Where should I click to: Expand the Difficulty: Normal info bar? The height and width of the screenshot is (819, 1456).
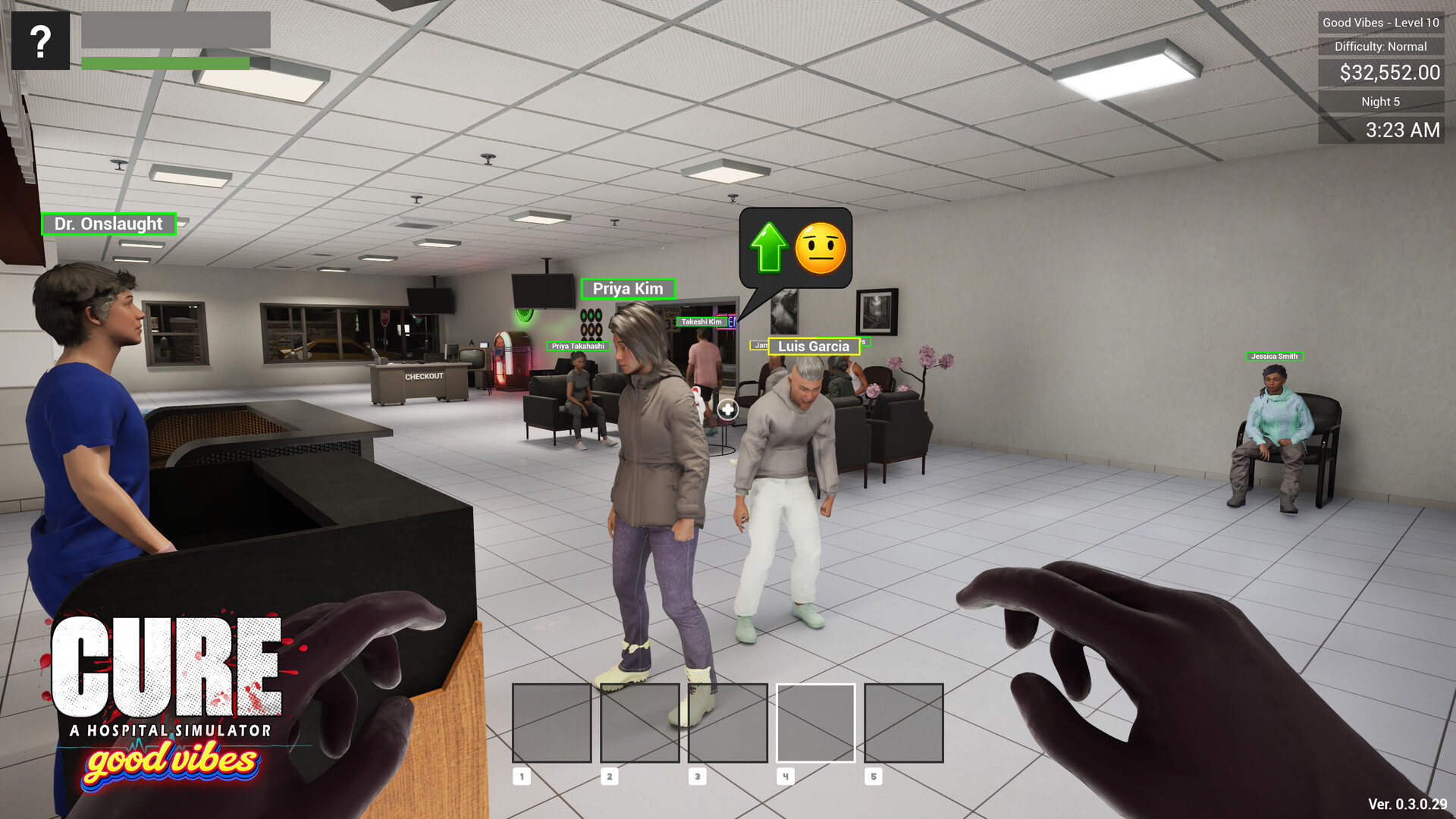click(1380, 46)
